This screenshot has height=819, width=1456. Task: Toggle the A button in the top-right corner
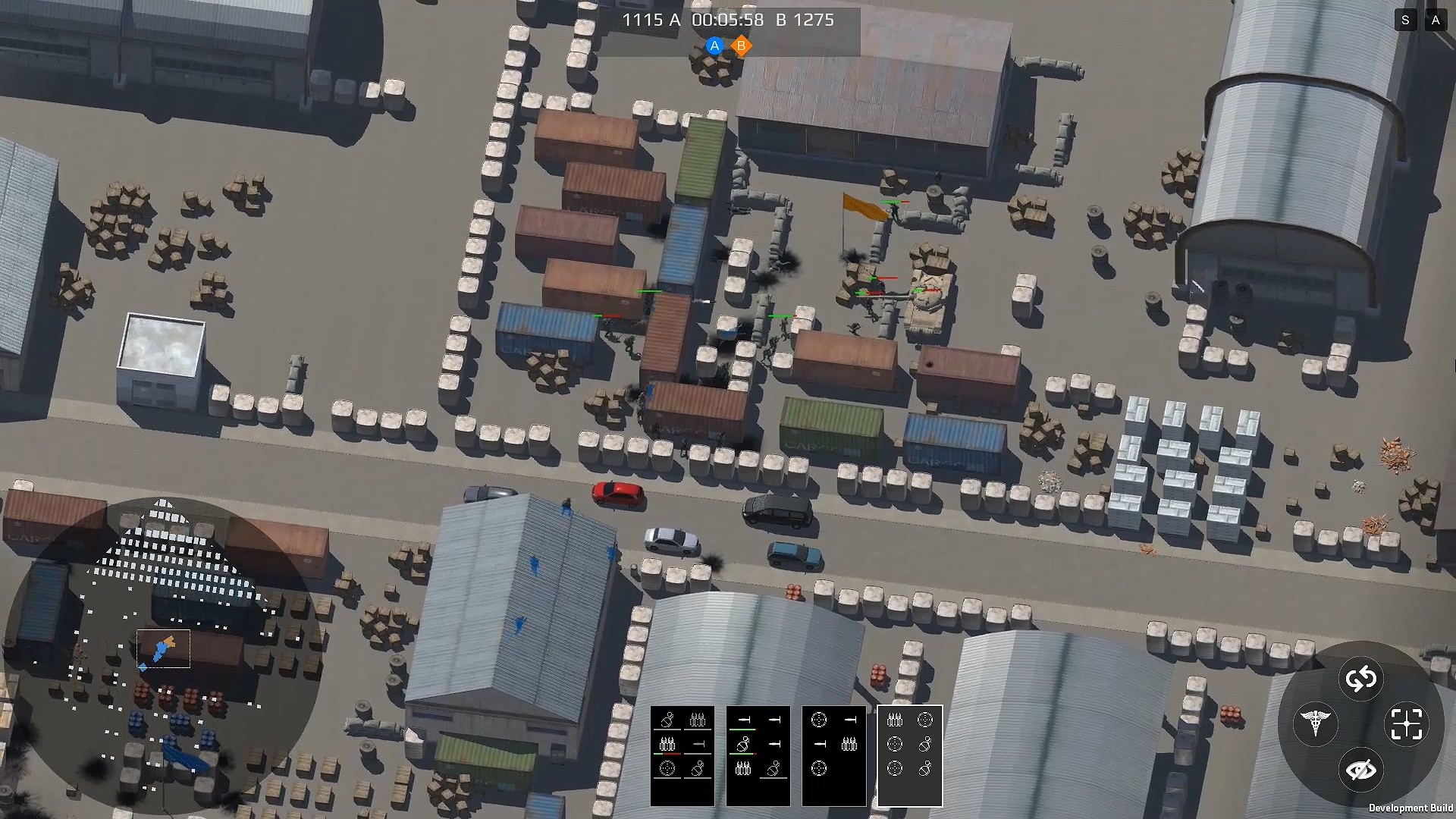point(1436,20)
